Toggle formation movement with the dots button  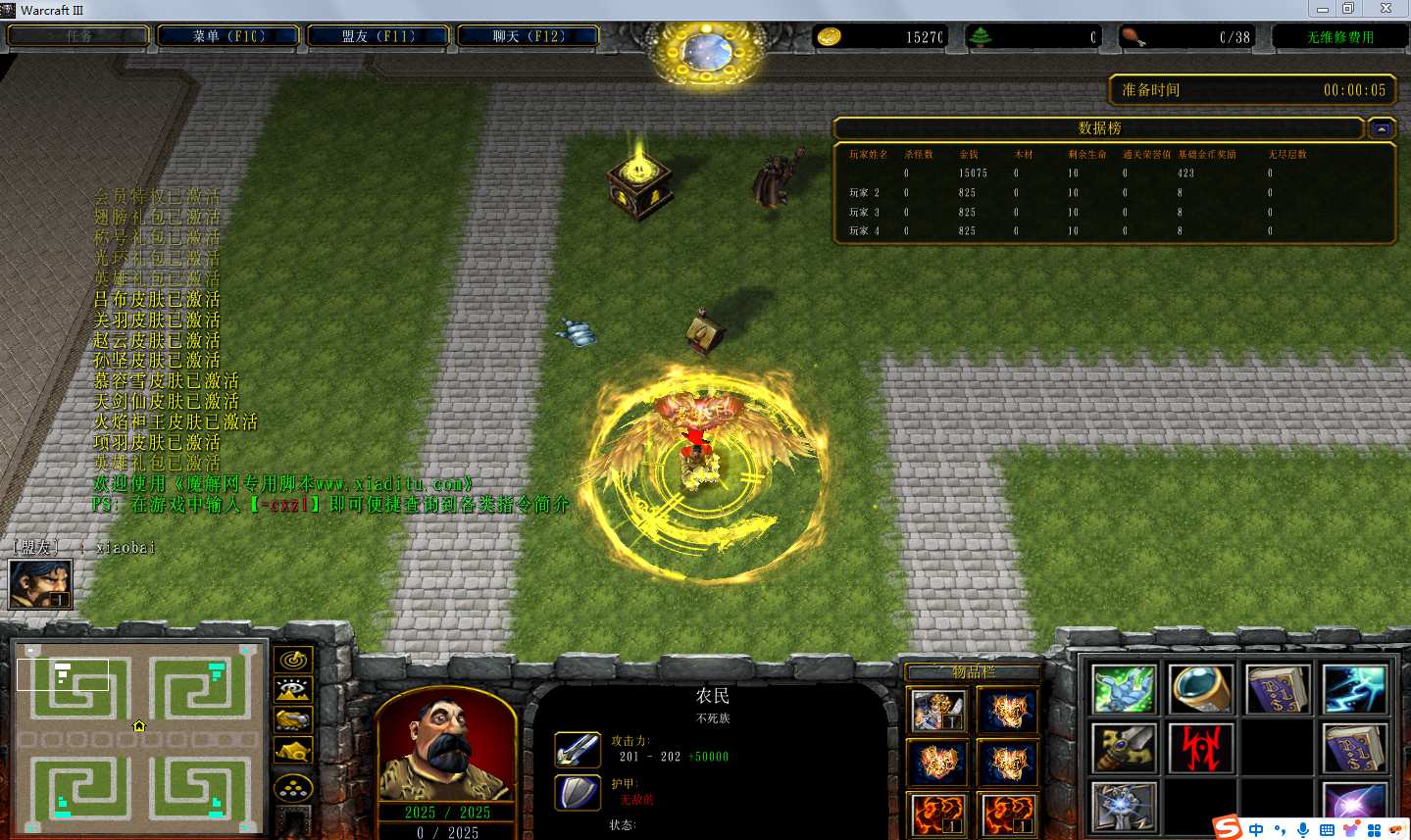(x=293, y=787)
